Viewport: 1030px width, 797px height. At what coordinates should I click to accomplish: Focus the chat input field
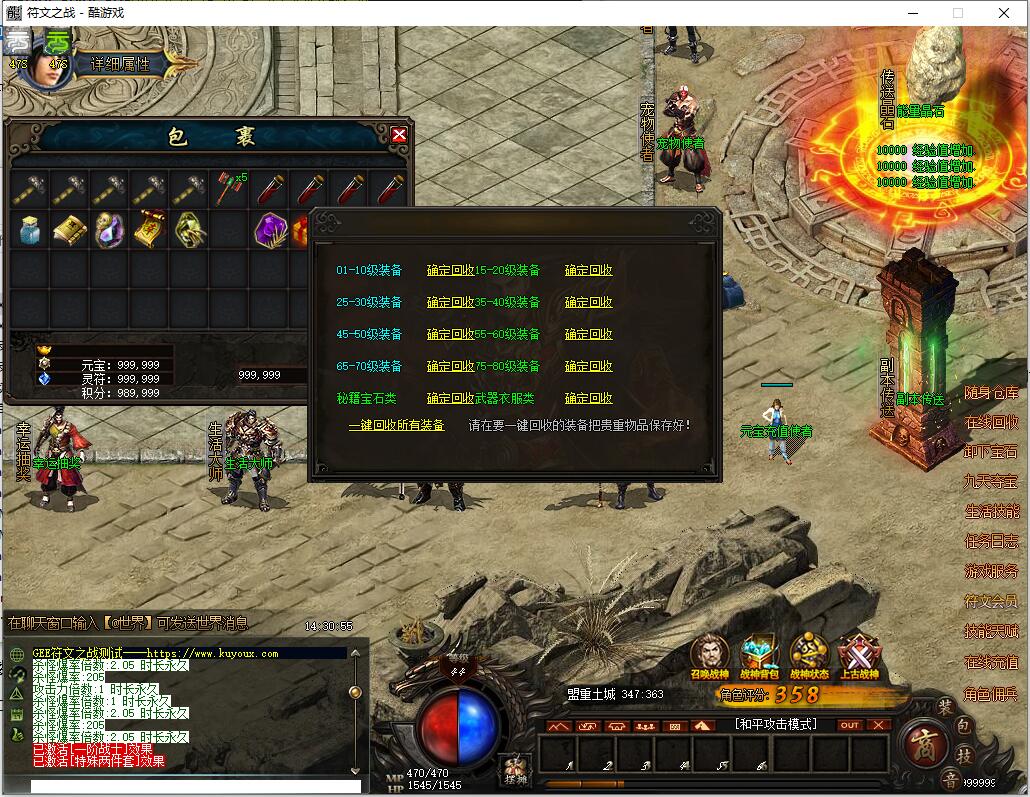point(195,786)
